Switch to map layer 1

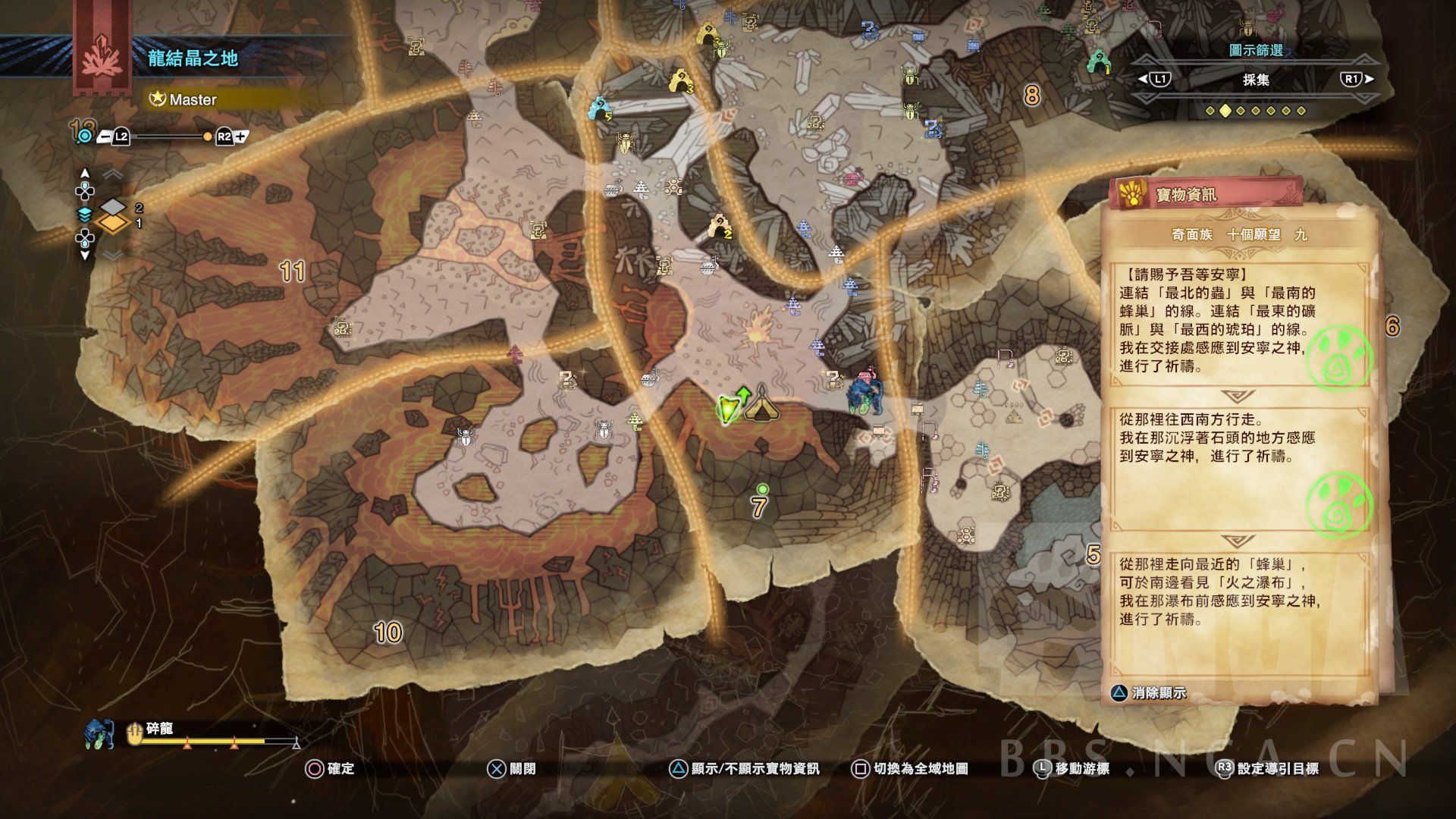pos(113,223)
